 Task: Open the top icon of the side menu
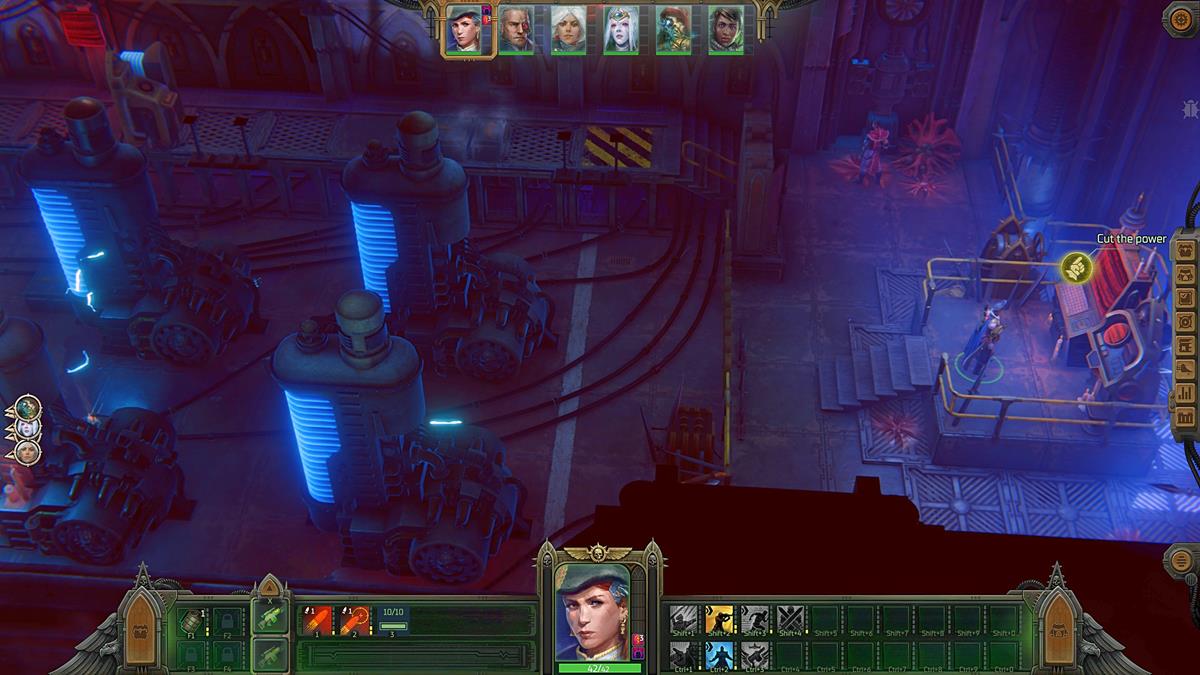(1186, 250)
